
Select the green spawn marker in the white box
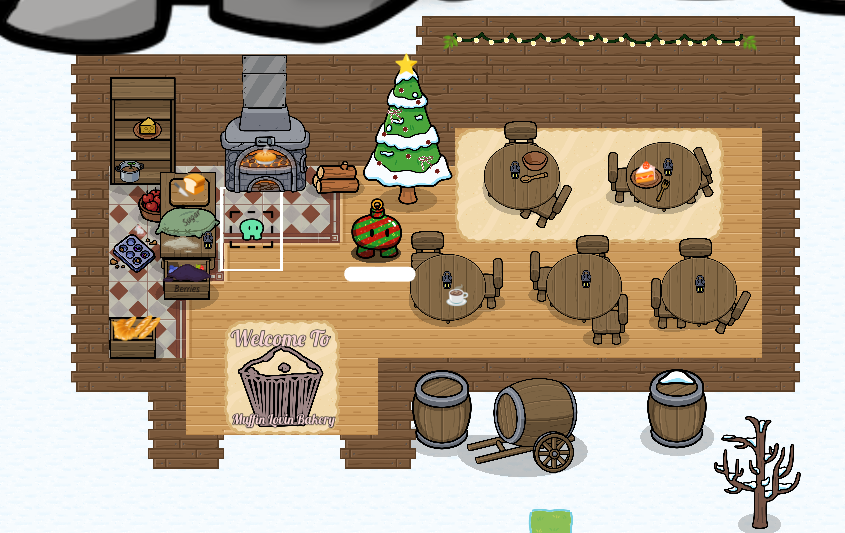pos(252,229)
